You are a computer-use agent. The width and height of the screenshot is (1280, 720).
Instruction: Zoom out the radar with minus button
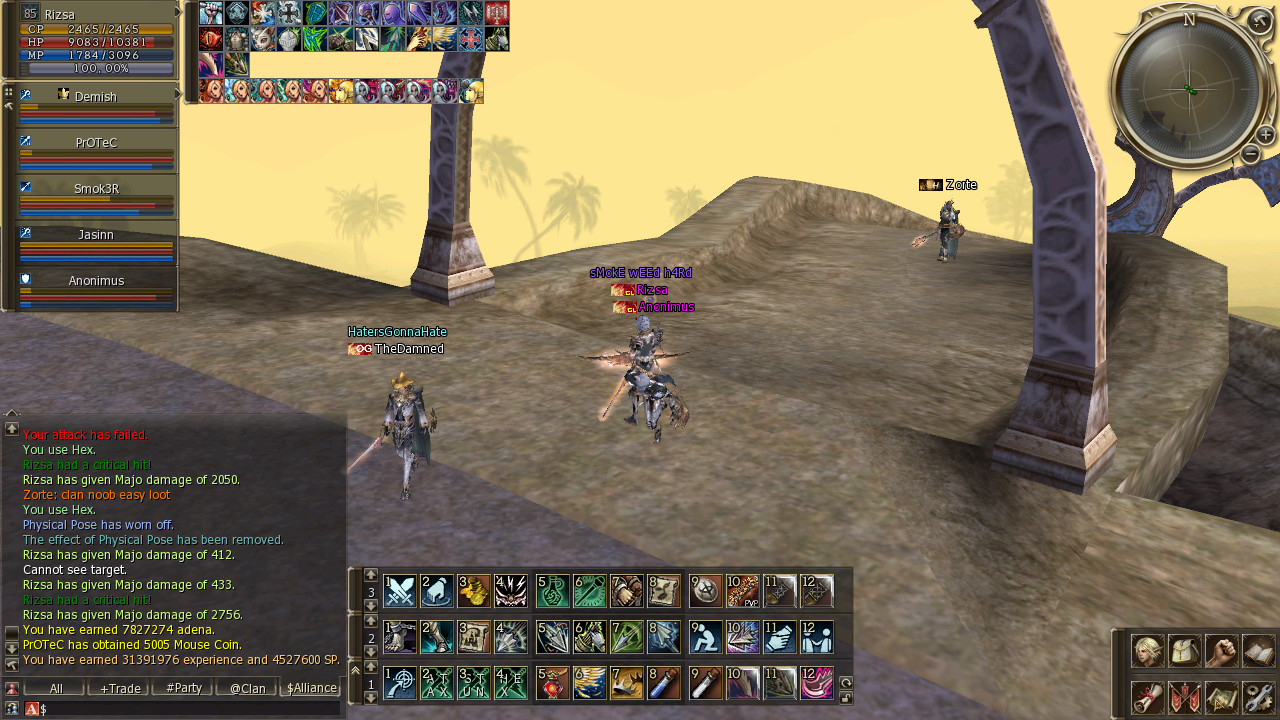click(x=1250, y=154)
